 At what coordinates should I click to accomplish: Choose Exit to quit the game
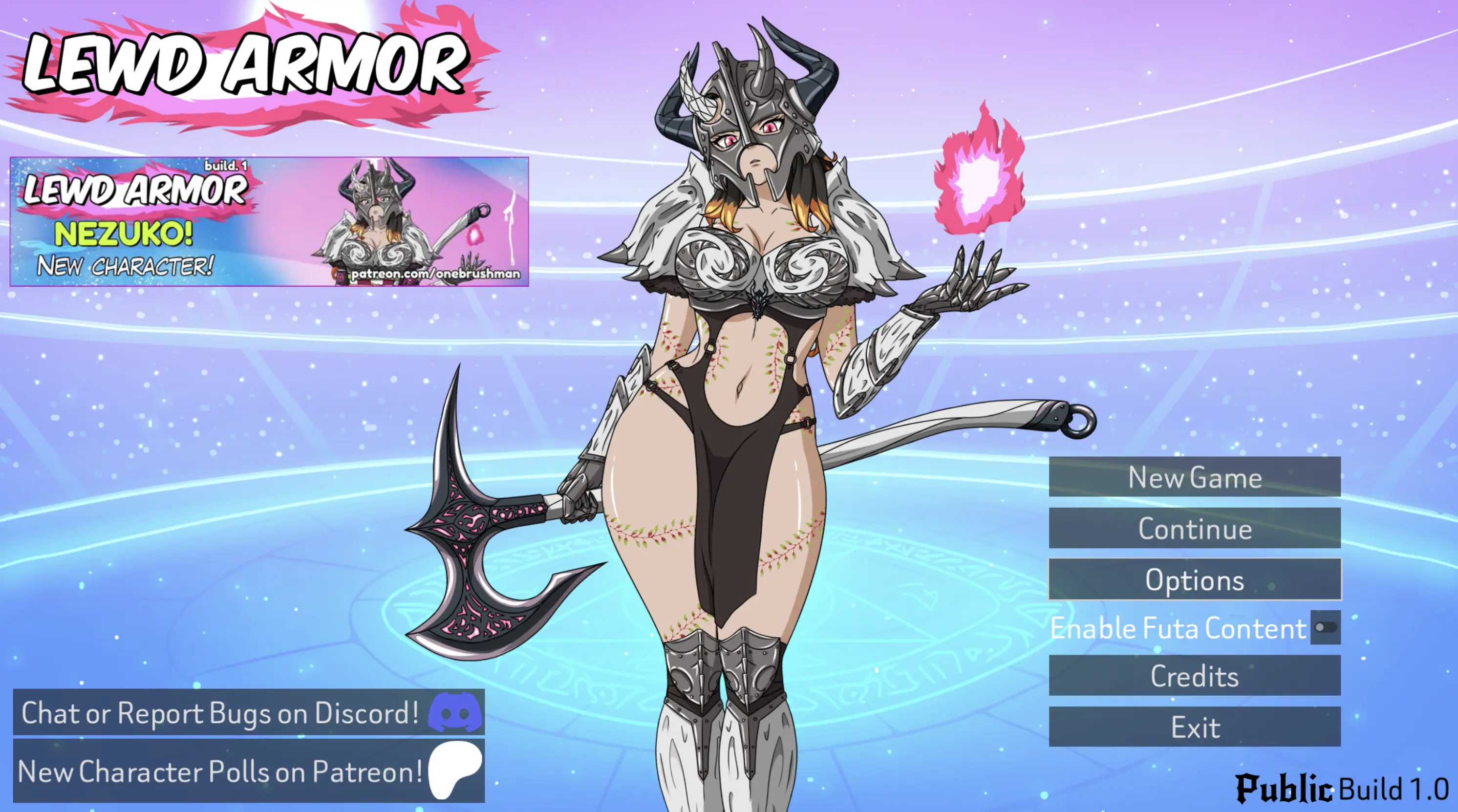point(1194,727)
